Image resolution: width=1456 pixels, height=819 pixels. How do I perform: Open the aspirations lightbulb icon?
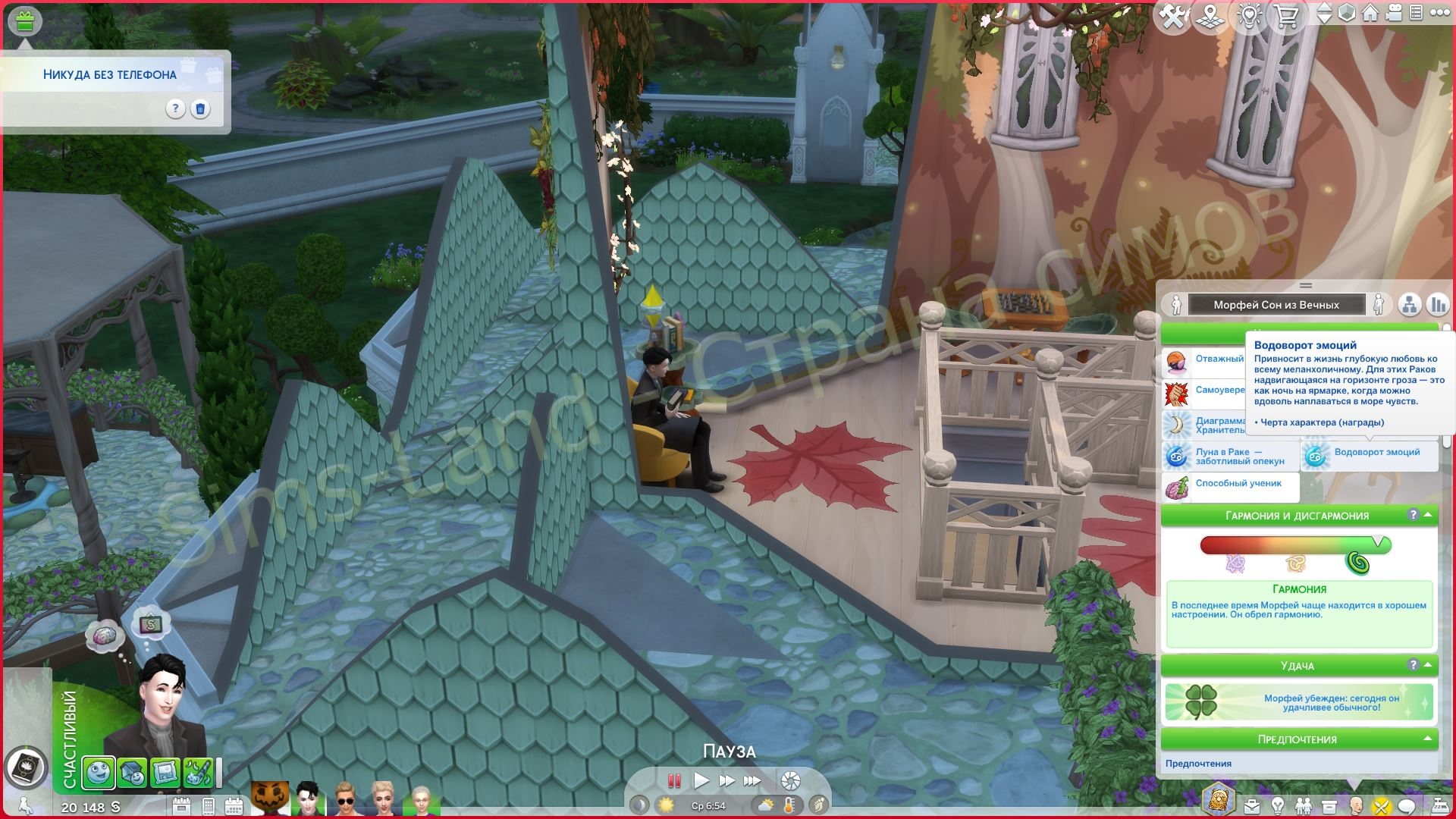coord(1278,805)
